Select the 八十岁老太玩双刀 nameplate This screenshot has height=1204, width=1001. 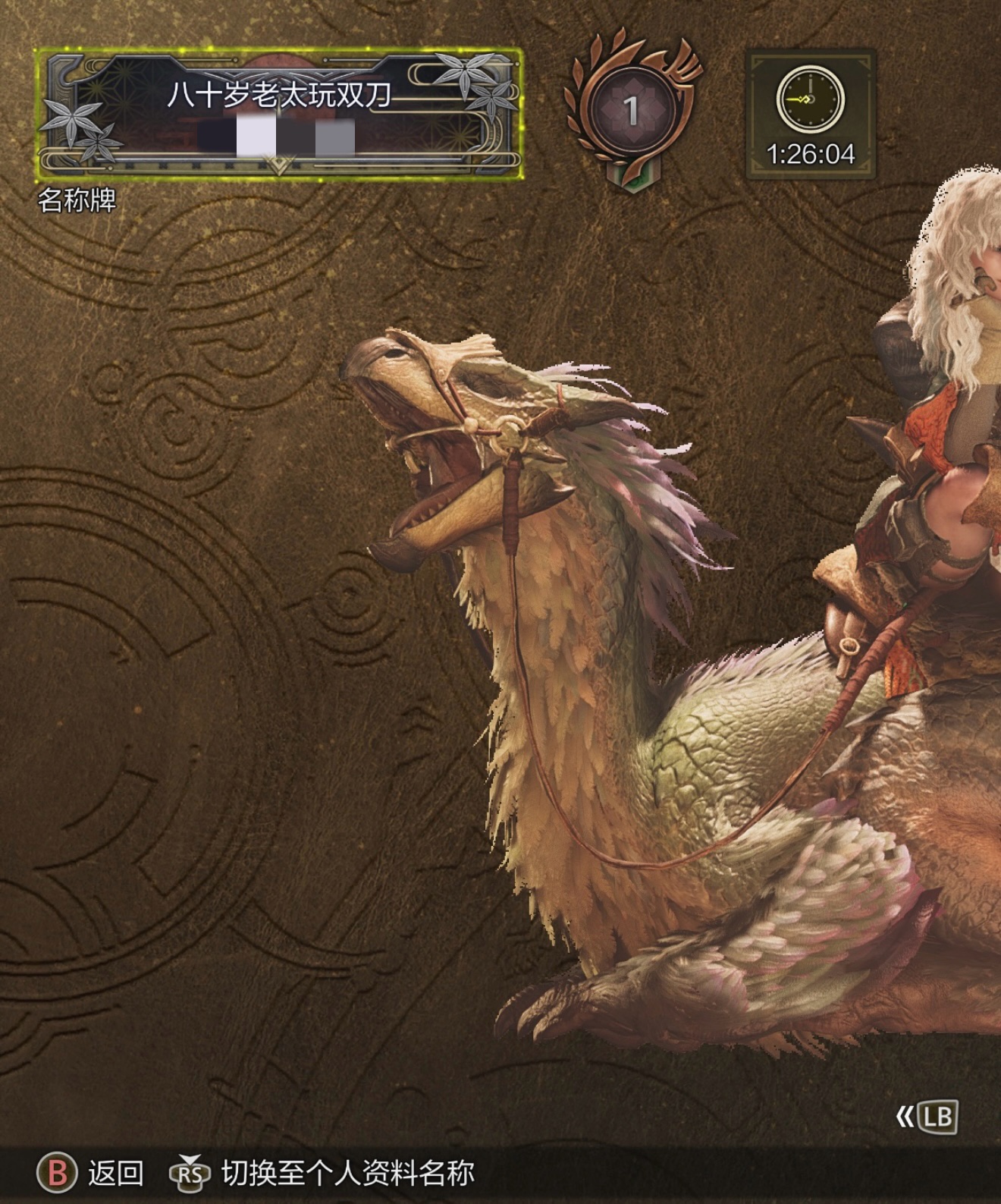click(279, 114)
